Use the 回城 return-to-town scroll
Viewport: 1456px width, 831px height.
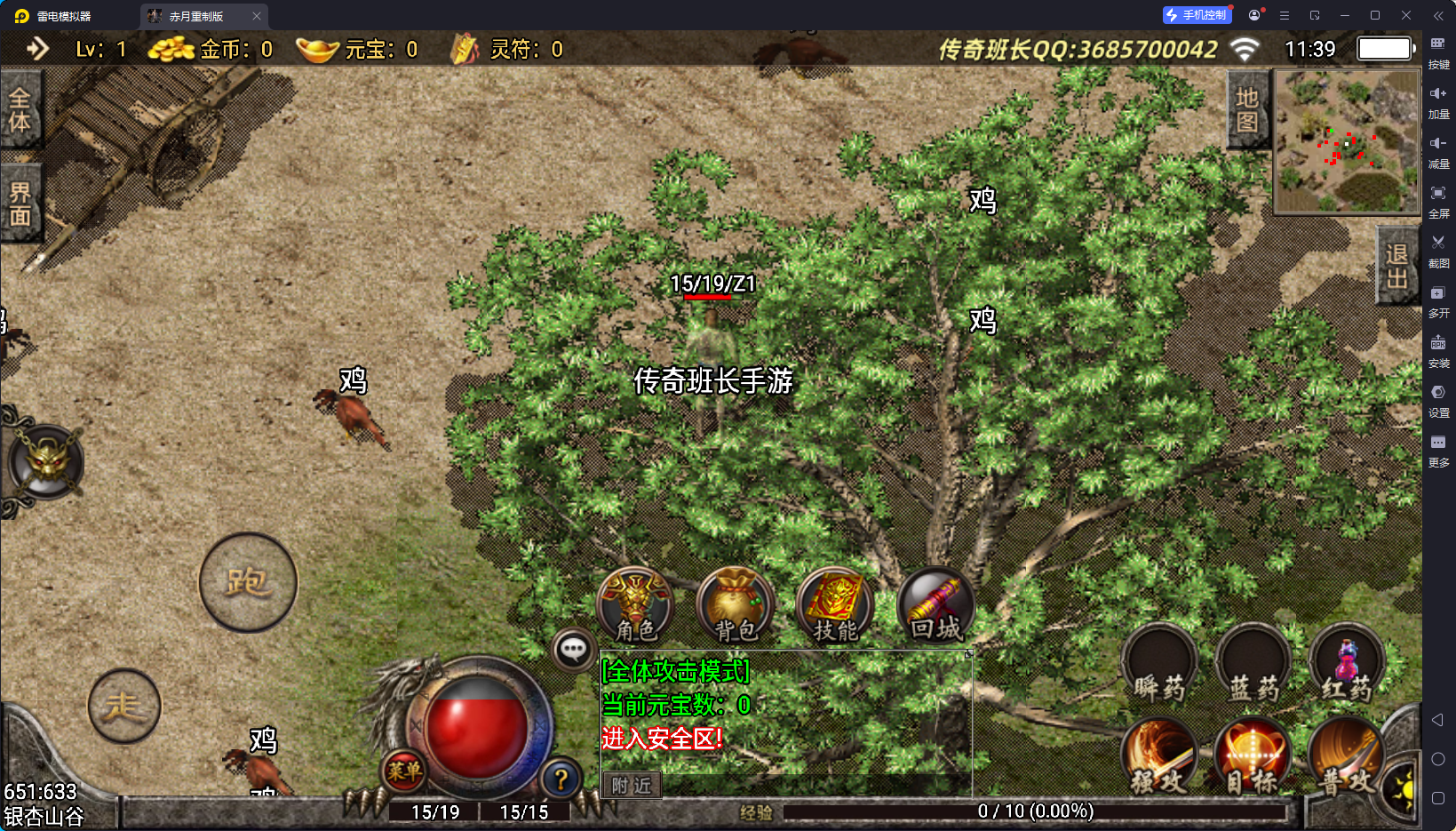[935, 605]
